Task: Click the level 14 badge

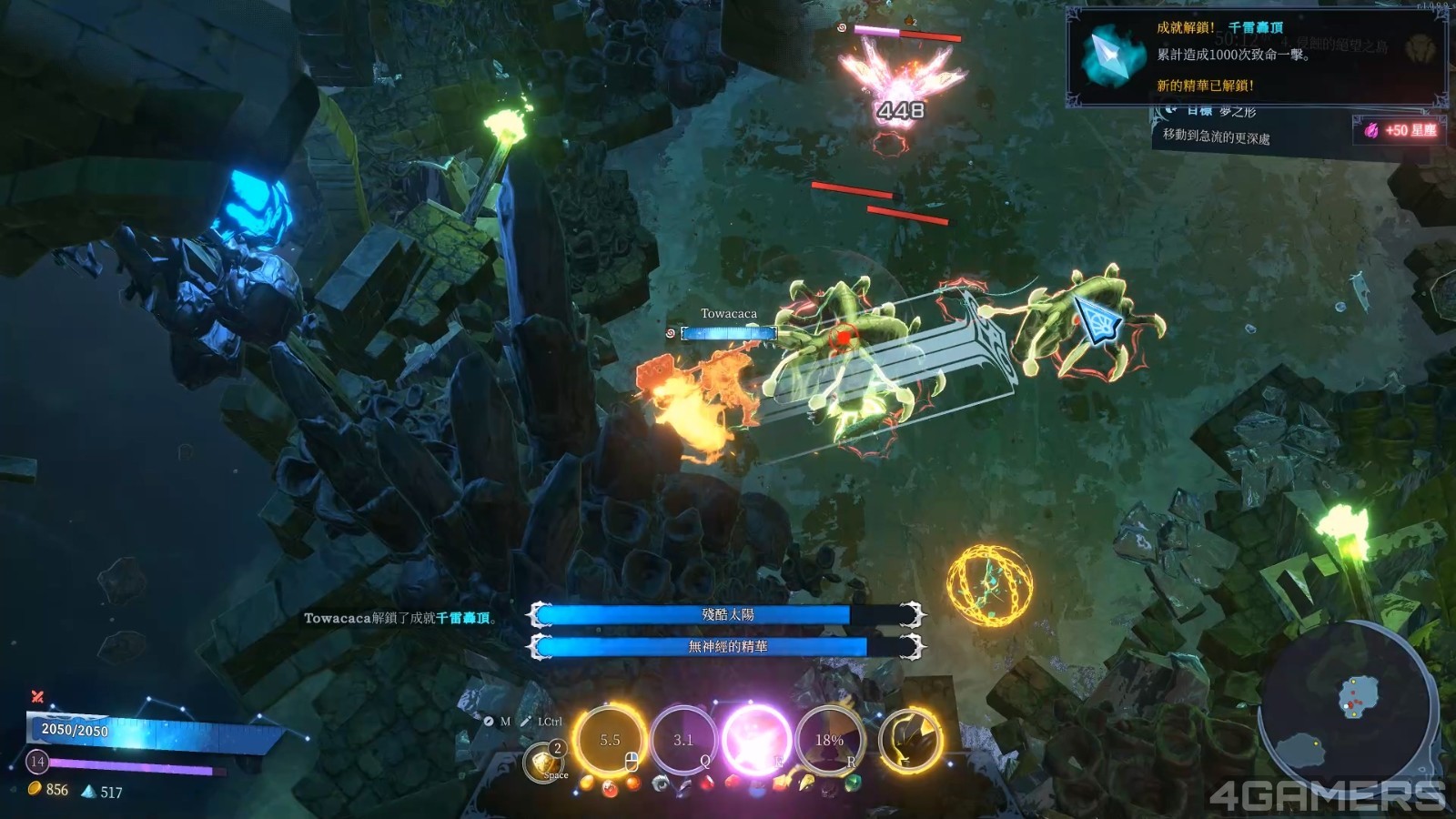Action: [x=37, y=761]
